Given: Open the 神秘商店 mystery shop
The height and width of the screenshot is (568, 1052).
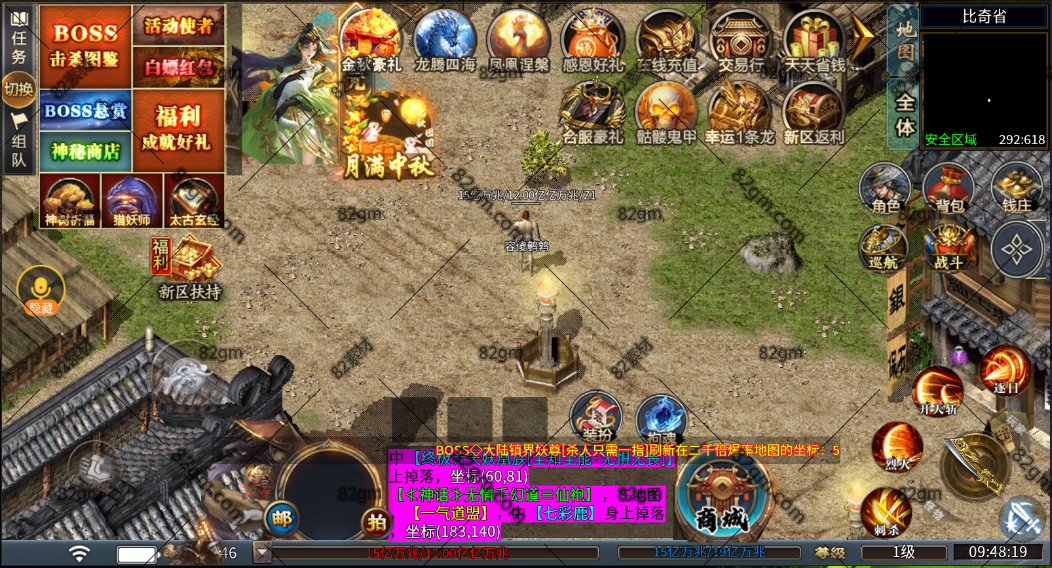Looking at the screenshot, I should point(85,151).
